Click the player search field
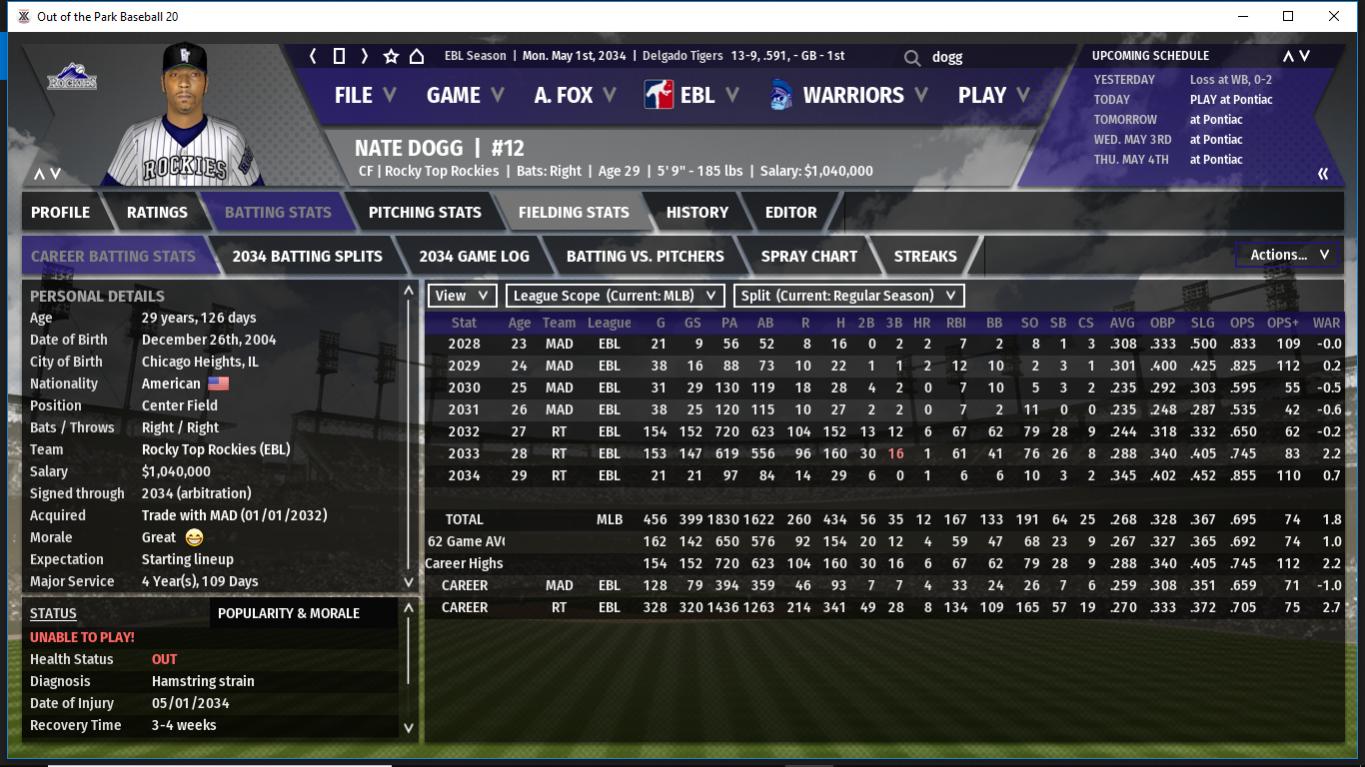The height and width of the screenshot is (767, 1365). tap(990, 57)
